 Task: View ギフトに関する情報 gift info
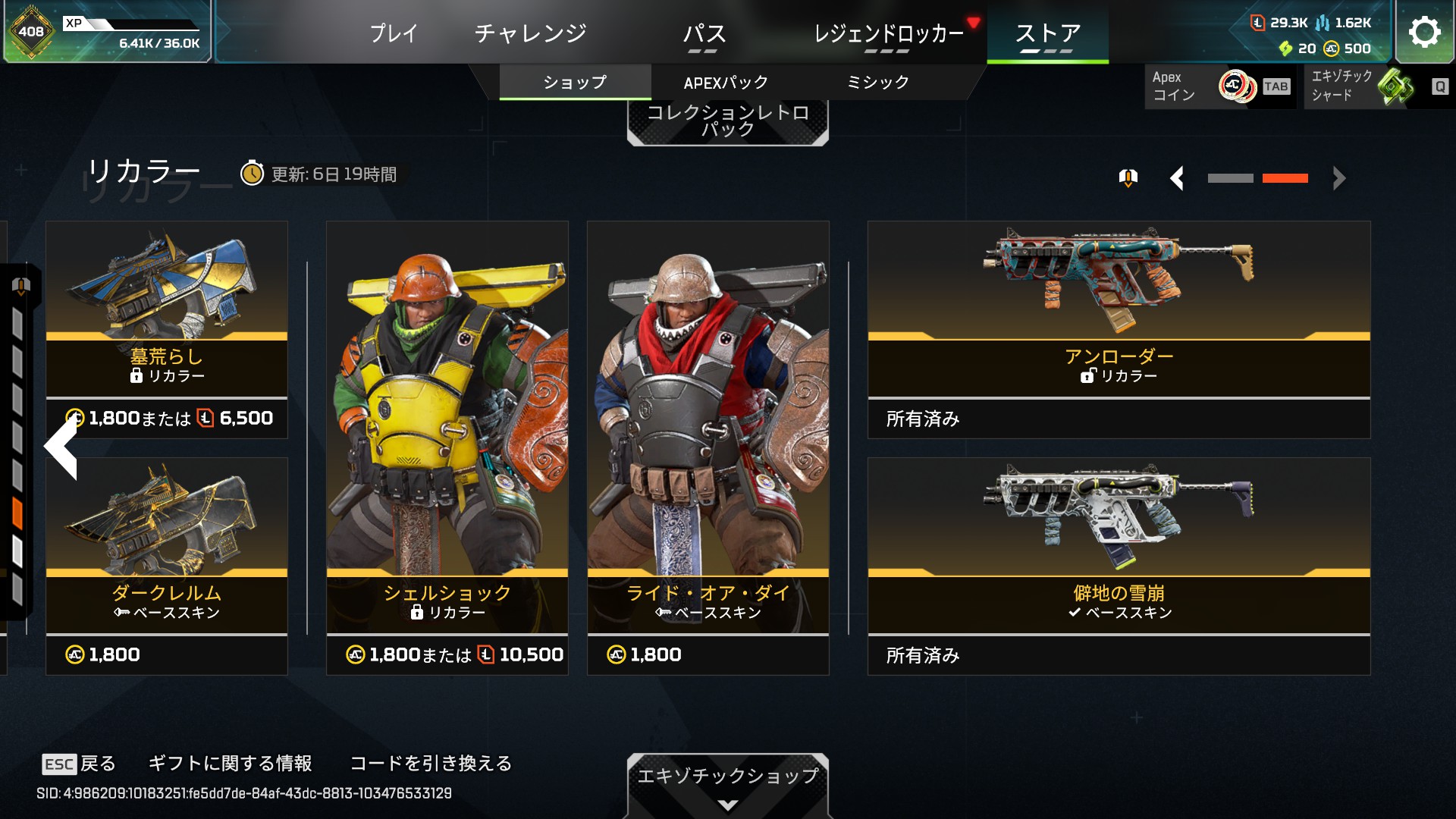pos(230,763)
